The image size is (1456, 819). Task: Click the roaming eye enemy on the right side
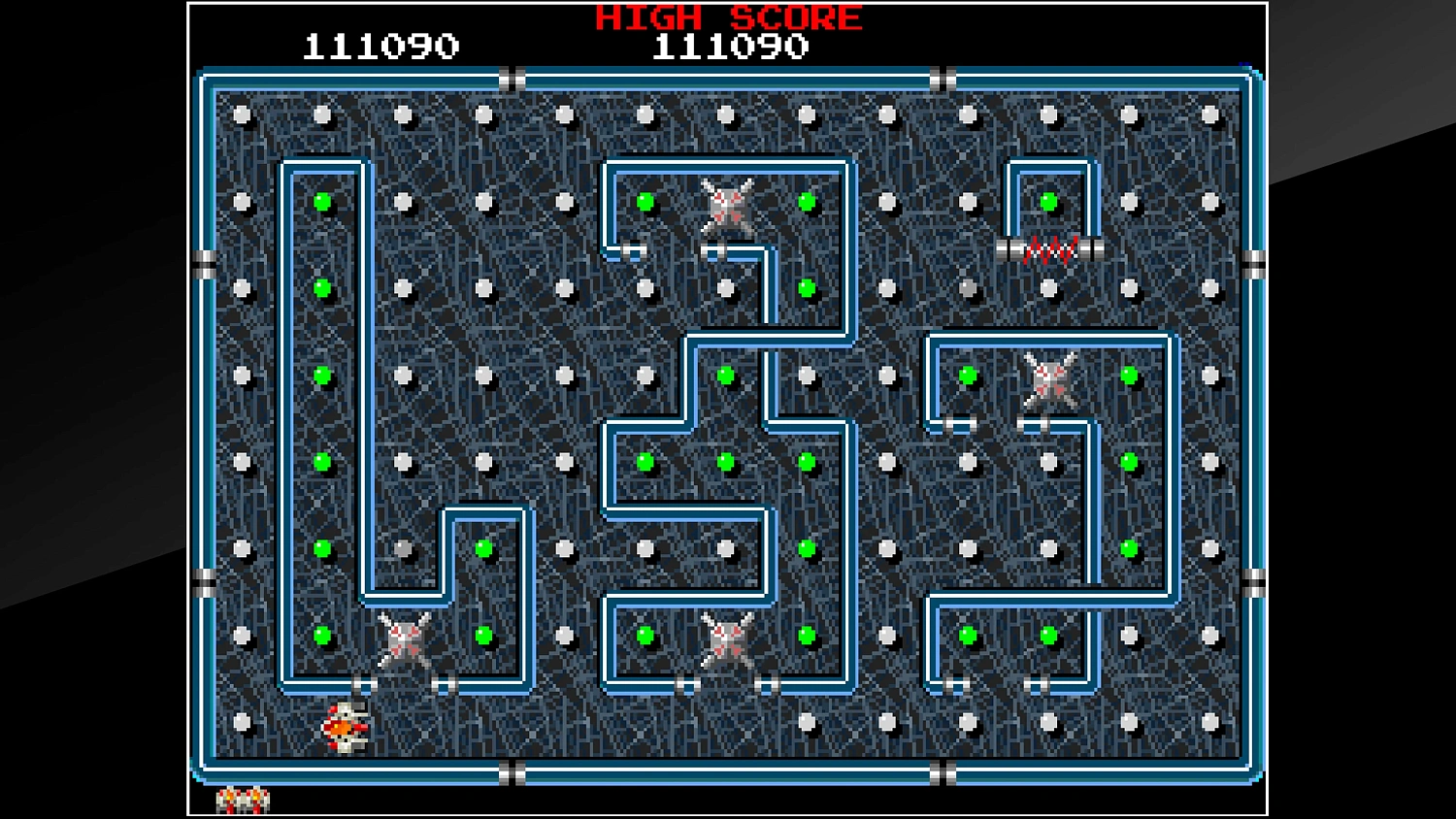[x=1048, y=380]
